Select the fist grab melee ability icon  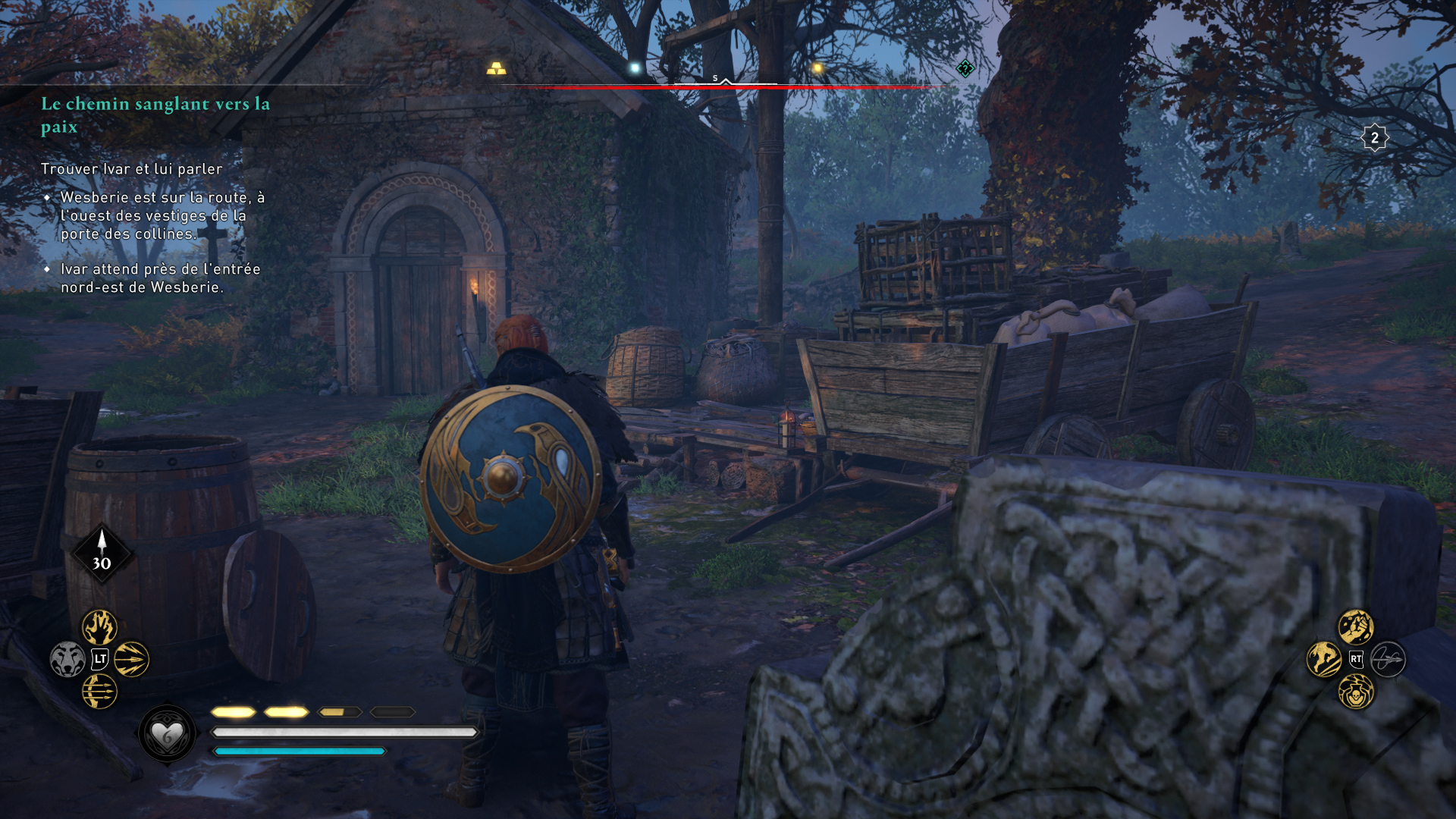[x=1354, y=626]
